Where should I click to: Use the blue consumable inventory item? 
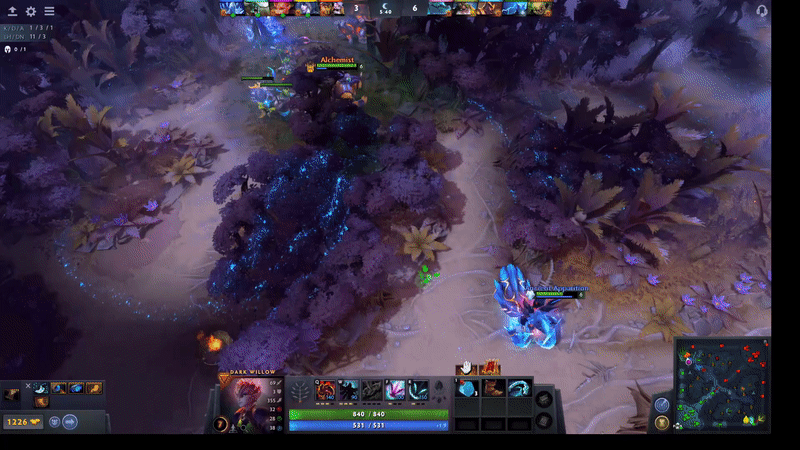468,388
